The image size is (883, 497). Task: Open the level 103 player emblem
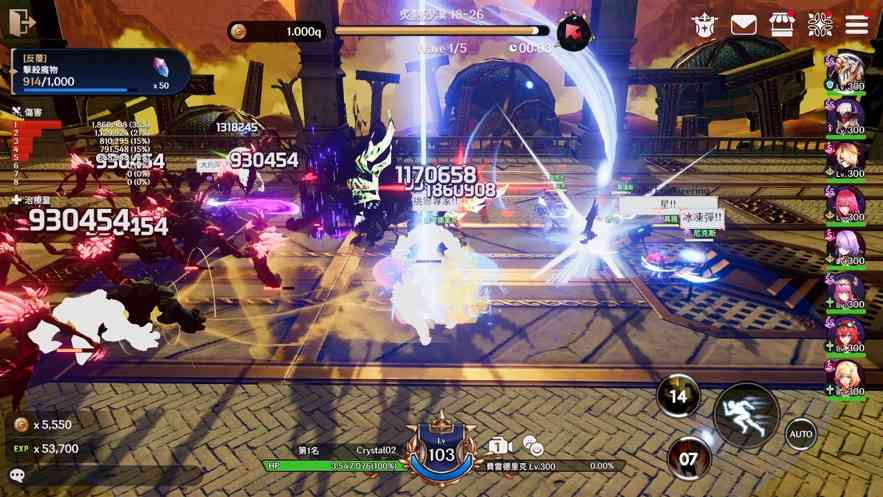coord(442,453)
